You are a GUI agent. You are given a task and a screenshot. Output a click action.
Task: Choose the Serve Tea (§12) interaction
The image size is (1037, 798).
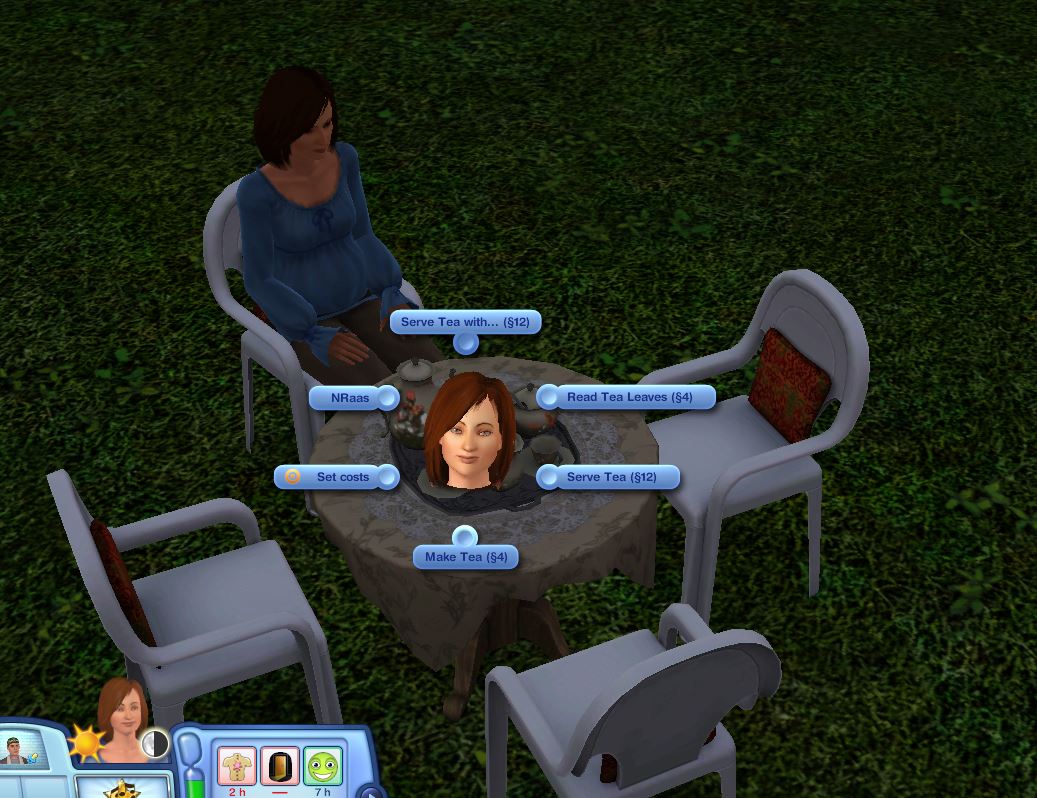coord(611,477)
